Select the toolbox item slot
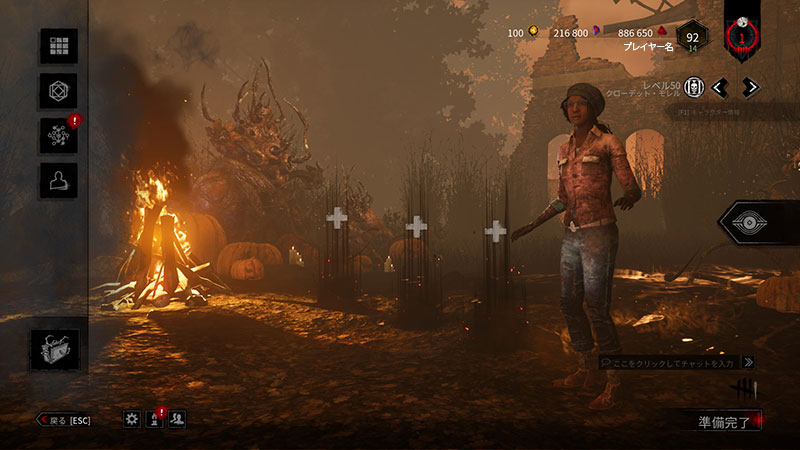 (x=54, y=349)
